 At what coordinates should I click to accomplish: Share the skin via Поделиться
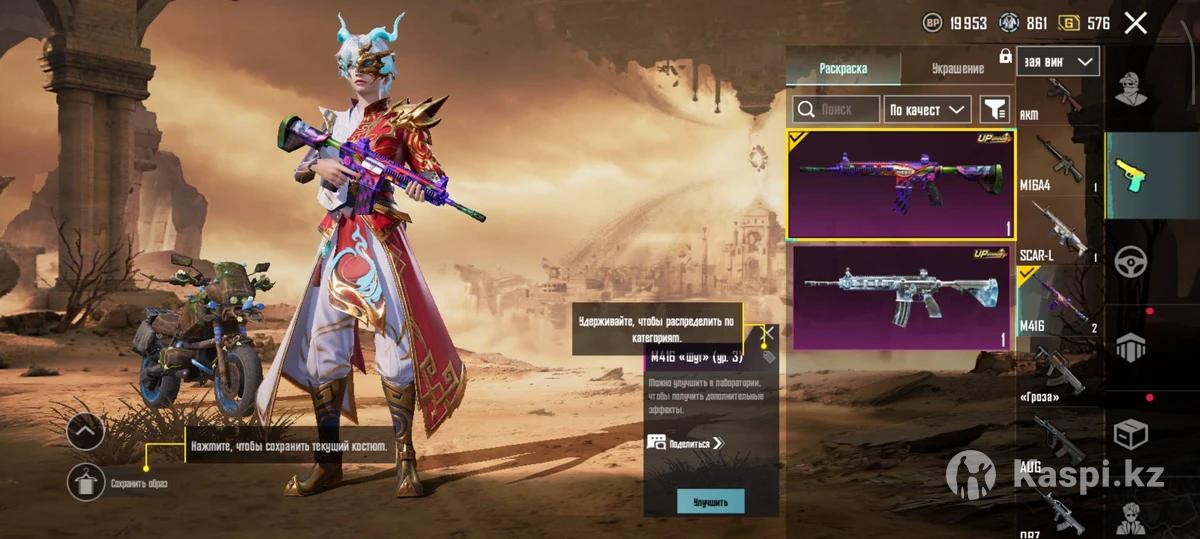[686, 442]
